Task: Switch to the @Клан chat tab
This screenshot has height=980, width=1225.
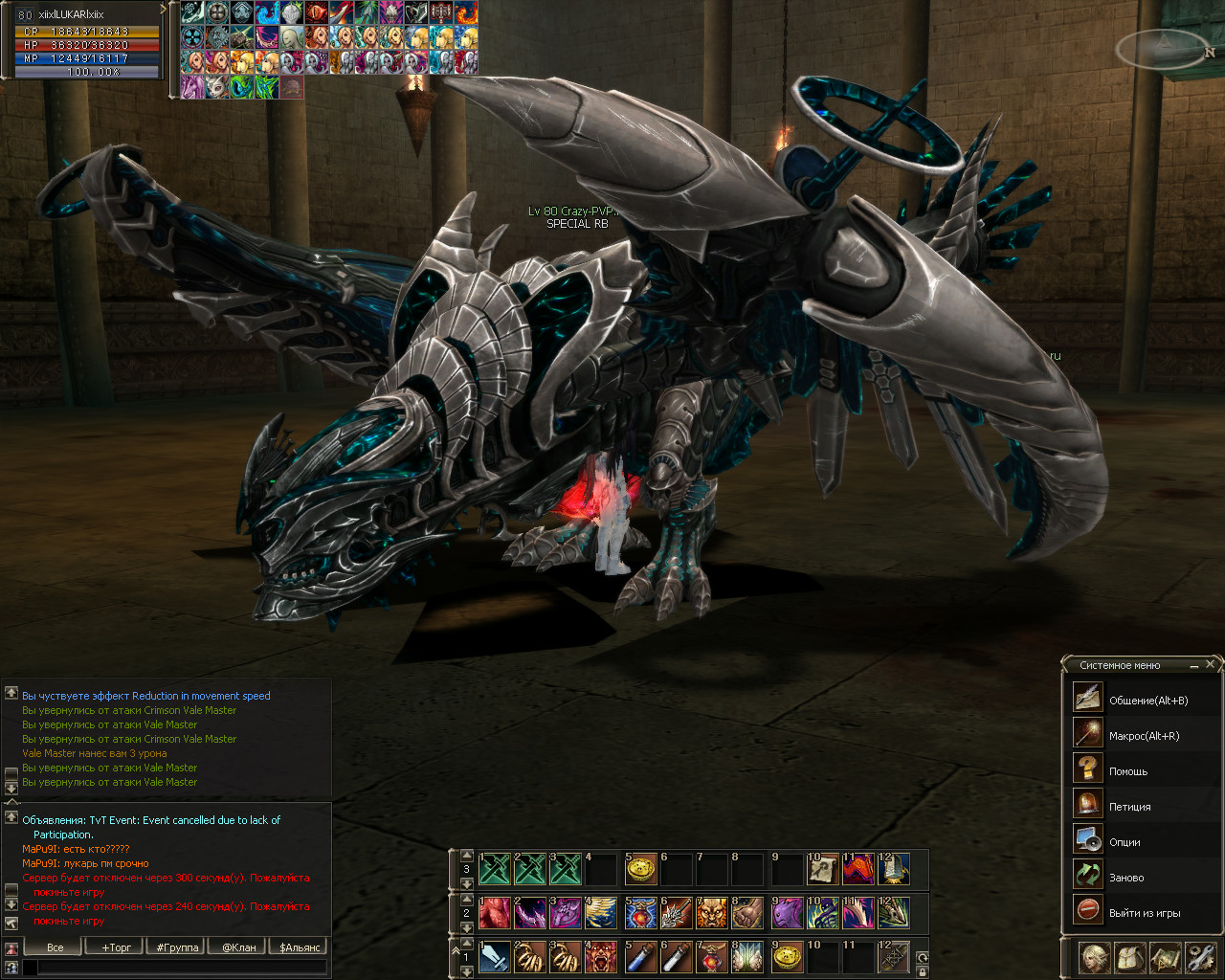Action: [x=239, y=947]
